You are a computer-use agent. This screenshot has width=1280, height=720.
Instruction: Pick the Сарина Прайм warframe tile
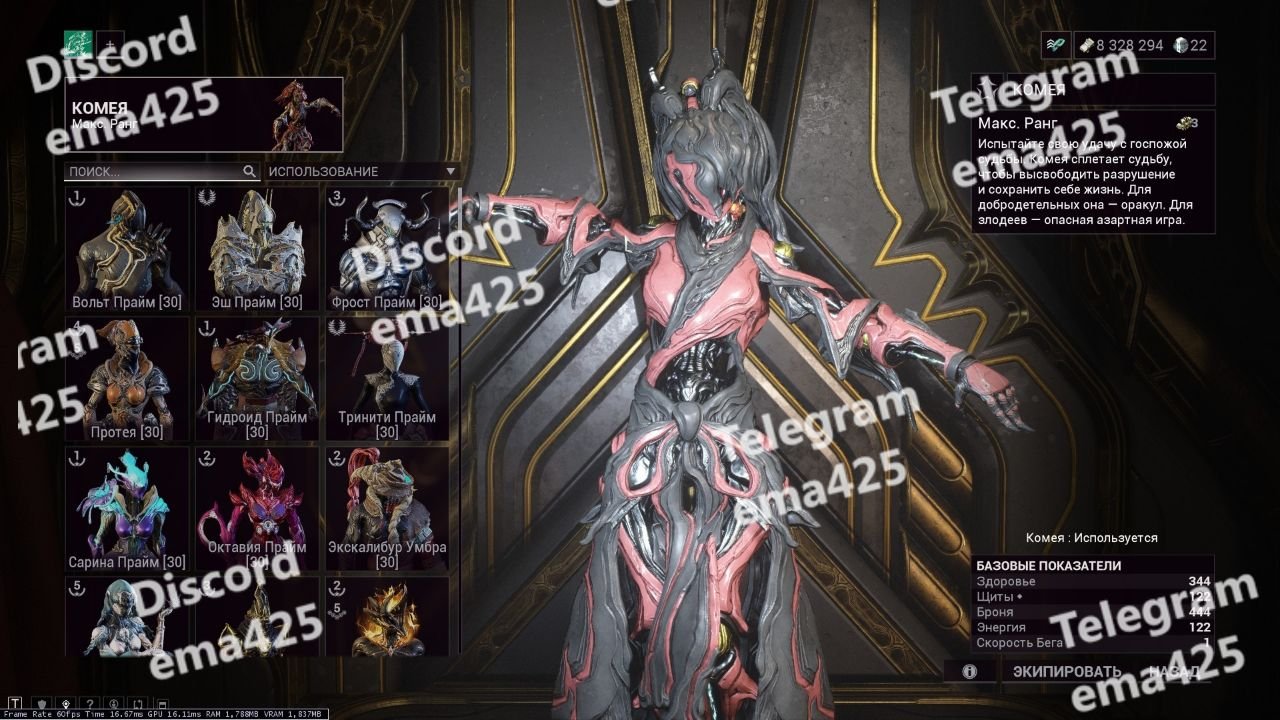127,508
